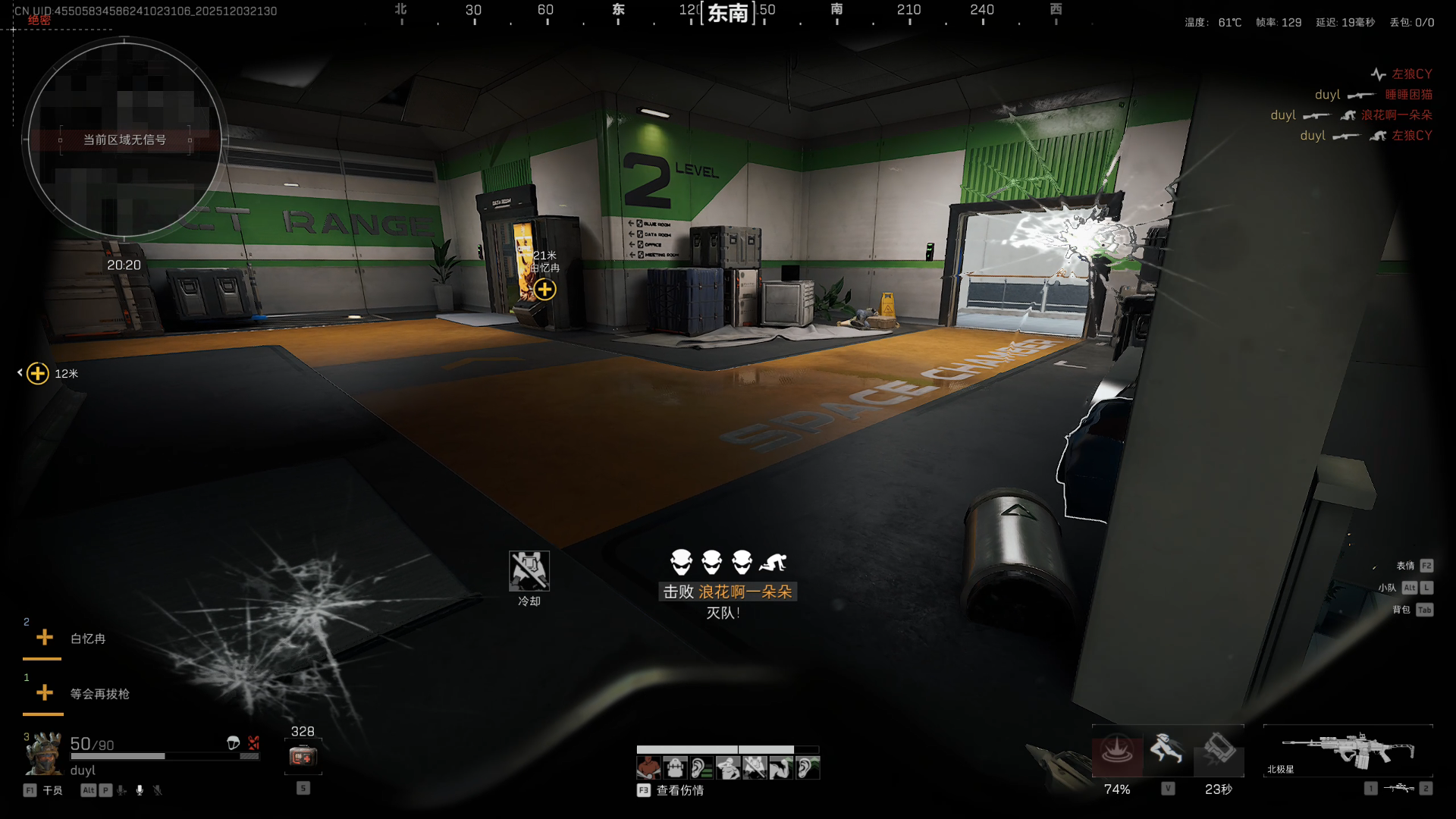1456x819 pixels.
Task: Click the 白忆冉 teammate marker at 21米
Action: [x=544, y=289]
